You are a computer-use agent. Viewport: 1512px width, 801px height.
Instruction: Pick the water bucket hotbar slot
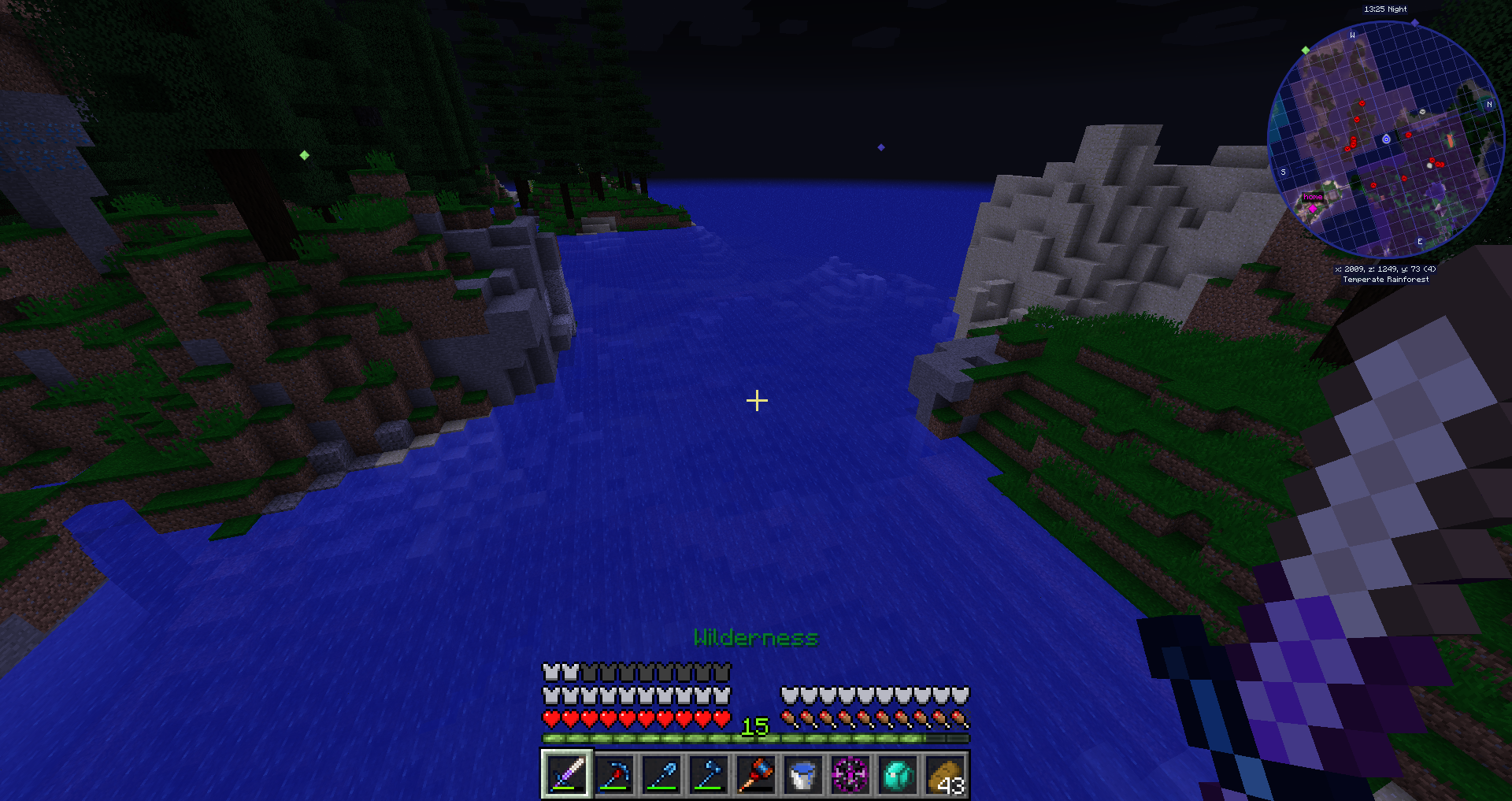(x=803, y=775)
